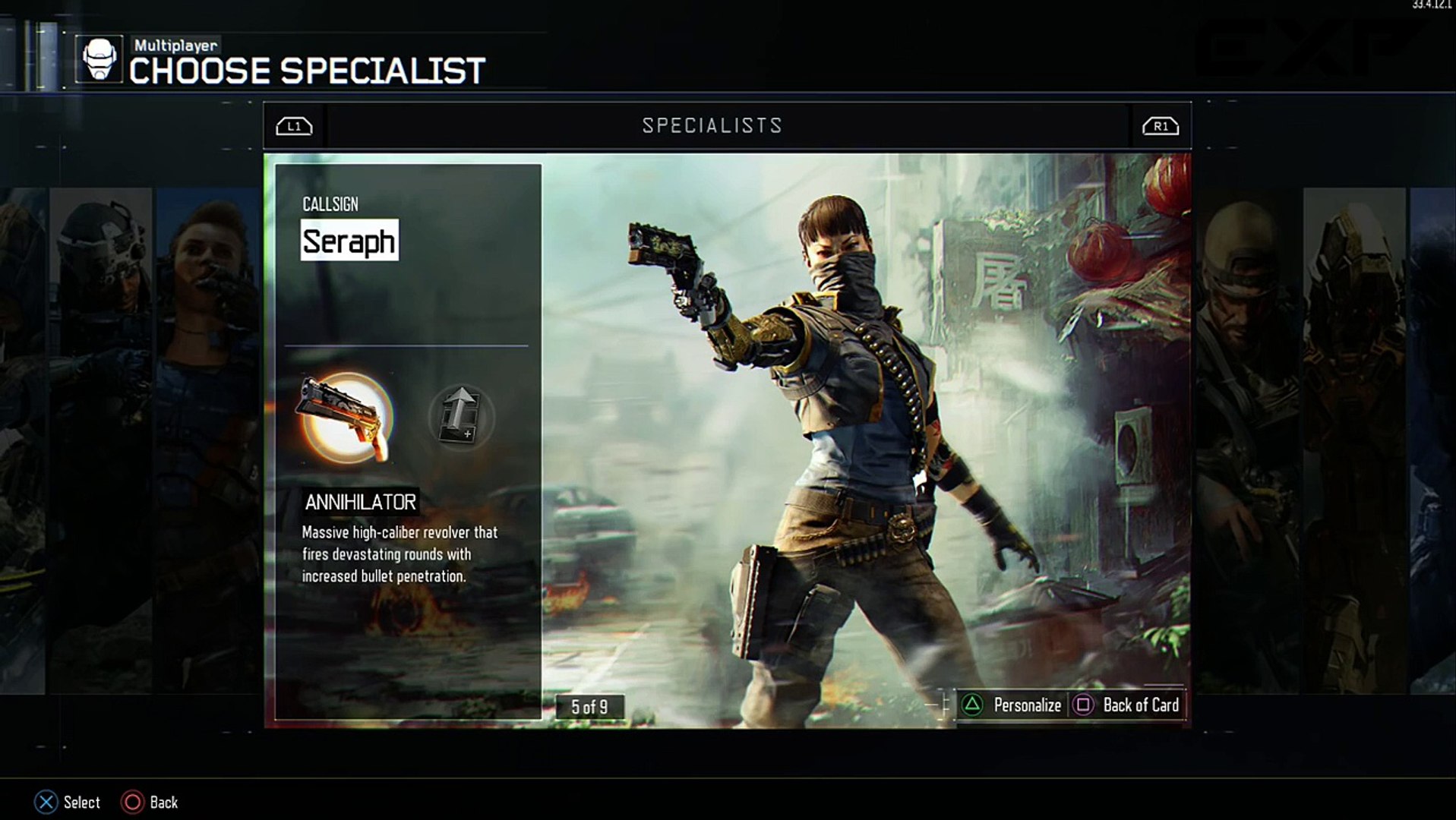Select the Annihilator revolver weapon icon
This screenshot has height=820, width=1456.
[346, 418]
